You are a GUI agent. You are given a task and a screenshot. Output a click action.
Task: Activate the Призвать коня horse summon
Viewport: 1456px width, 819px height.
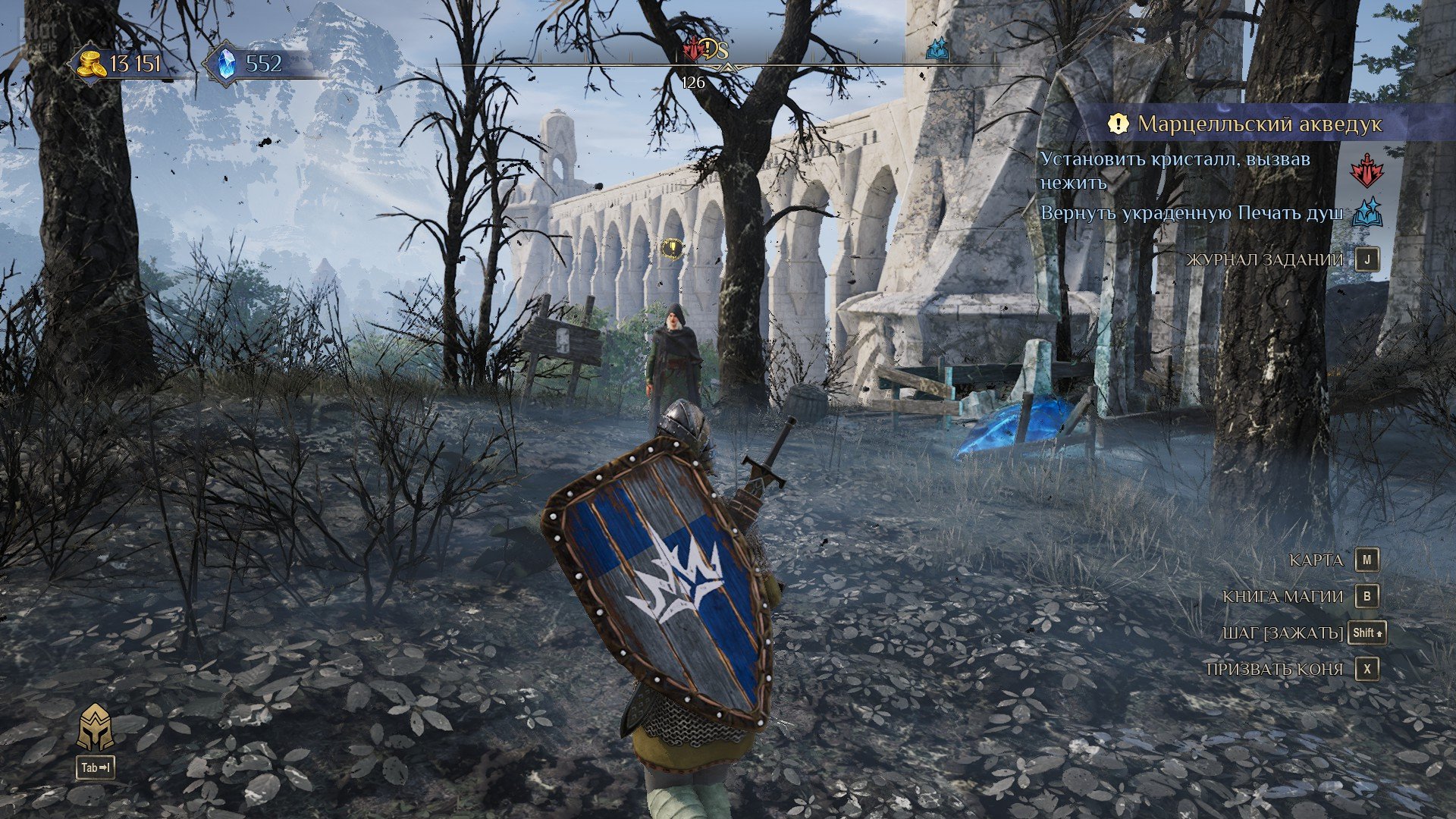click(x=1274, y=670)
